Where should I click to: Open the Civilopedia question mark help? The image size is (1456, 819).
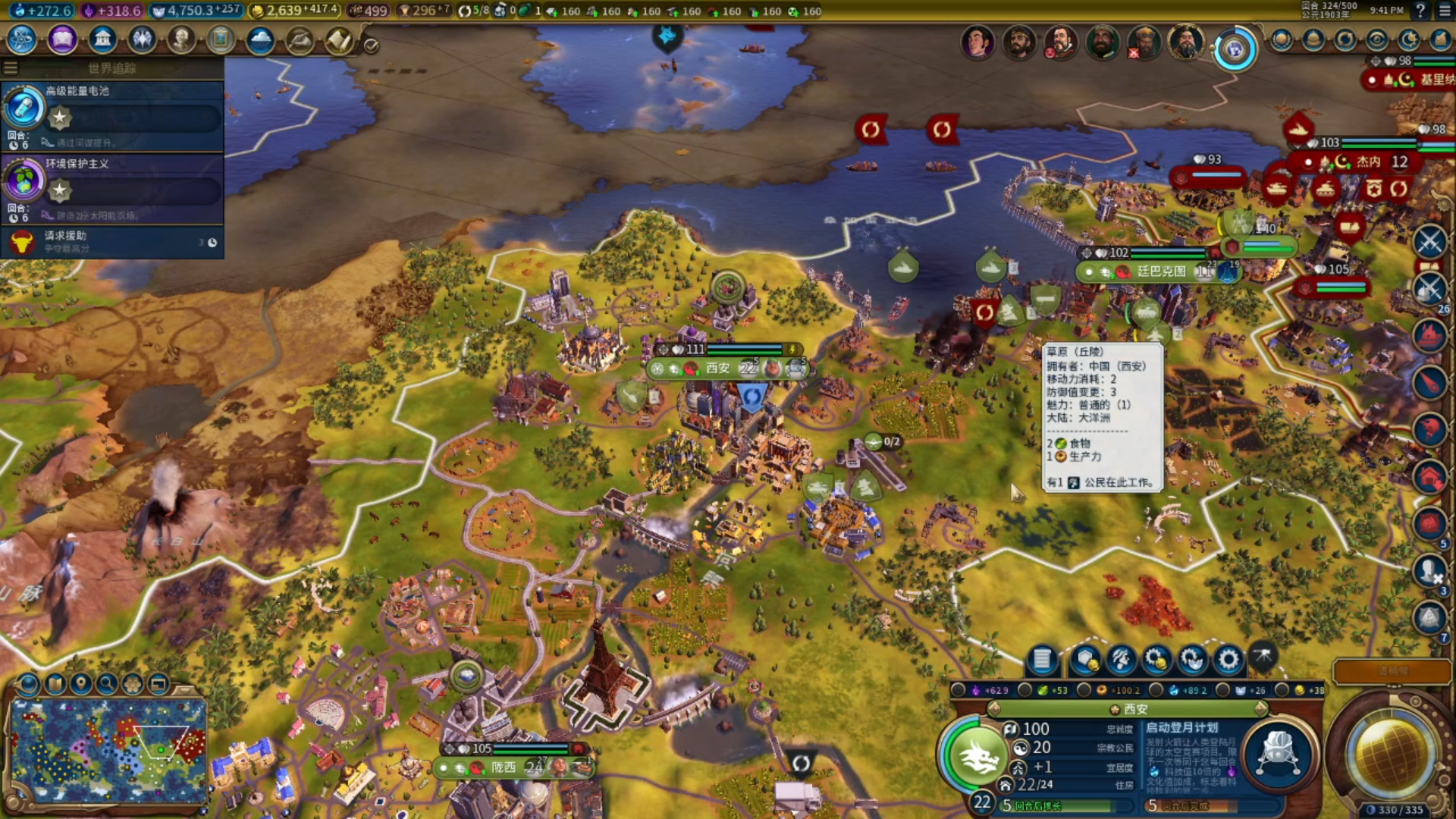click(x=1420, y=11)
